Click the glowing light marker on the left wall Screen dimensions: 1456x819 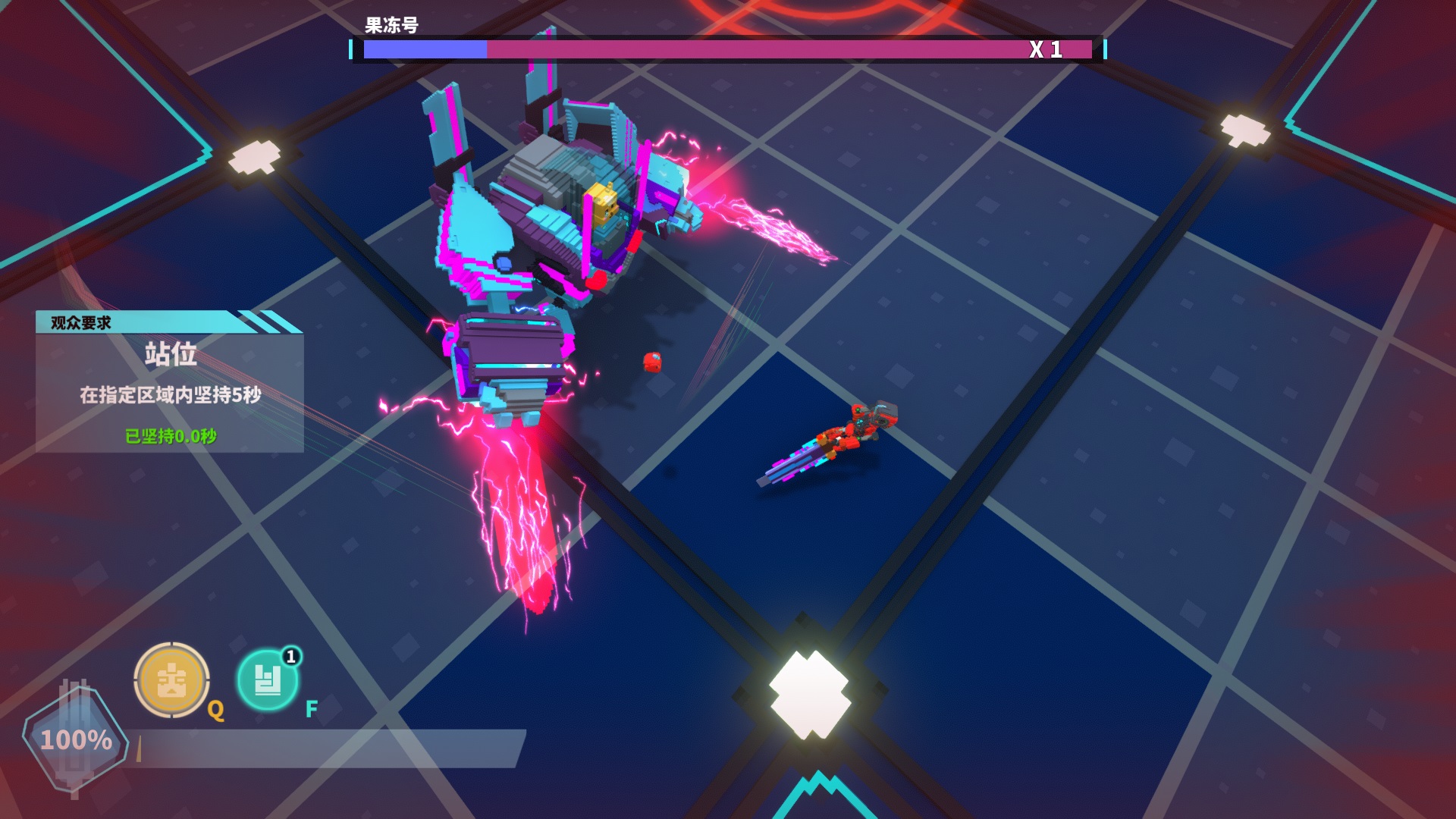[x=254, y=157]
